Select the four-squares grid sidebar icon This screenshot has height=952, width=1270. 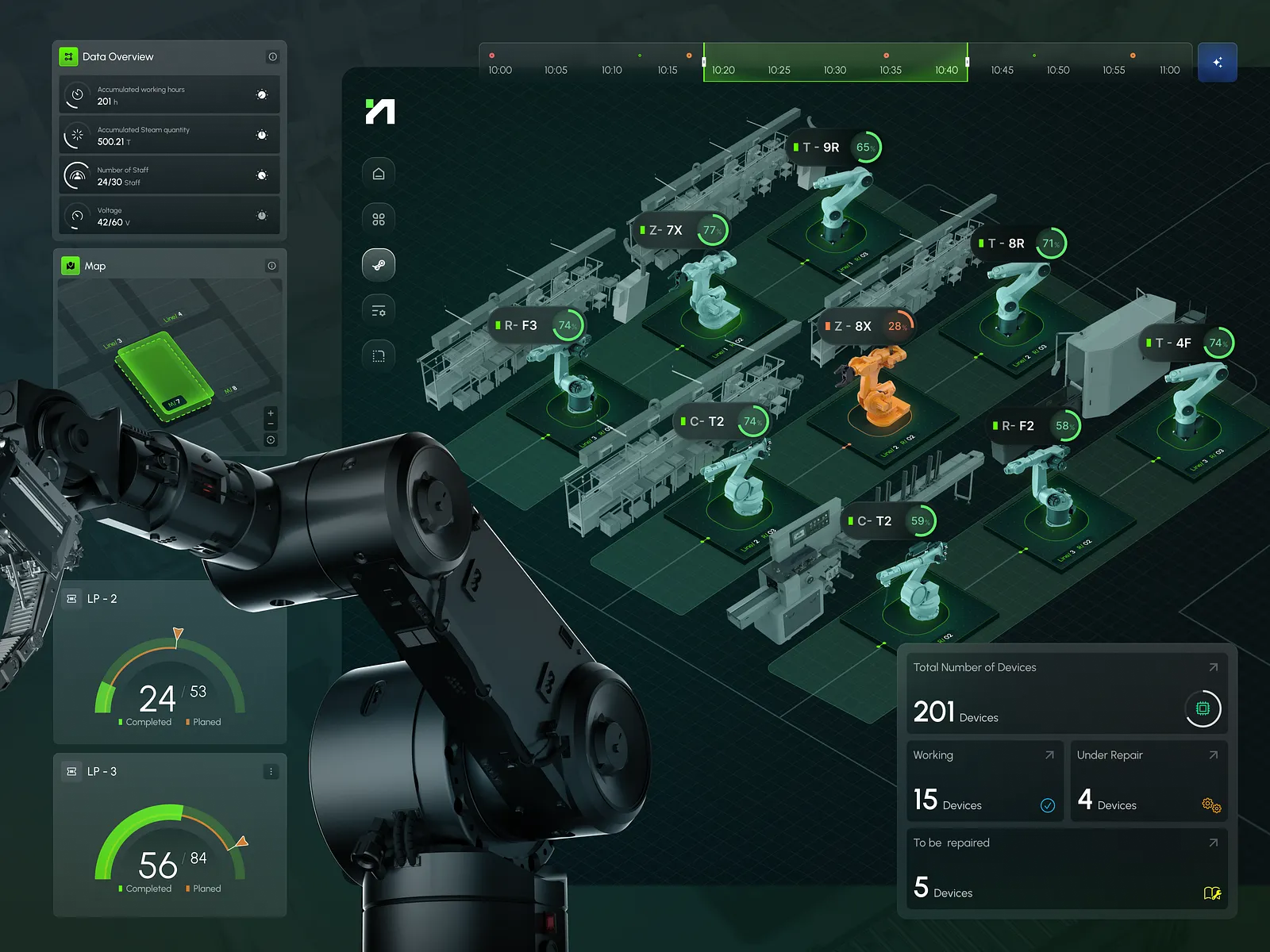click(x=379, y=219)
